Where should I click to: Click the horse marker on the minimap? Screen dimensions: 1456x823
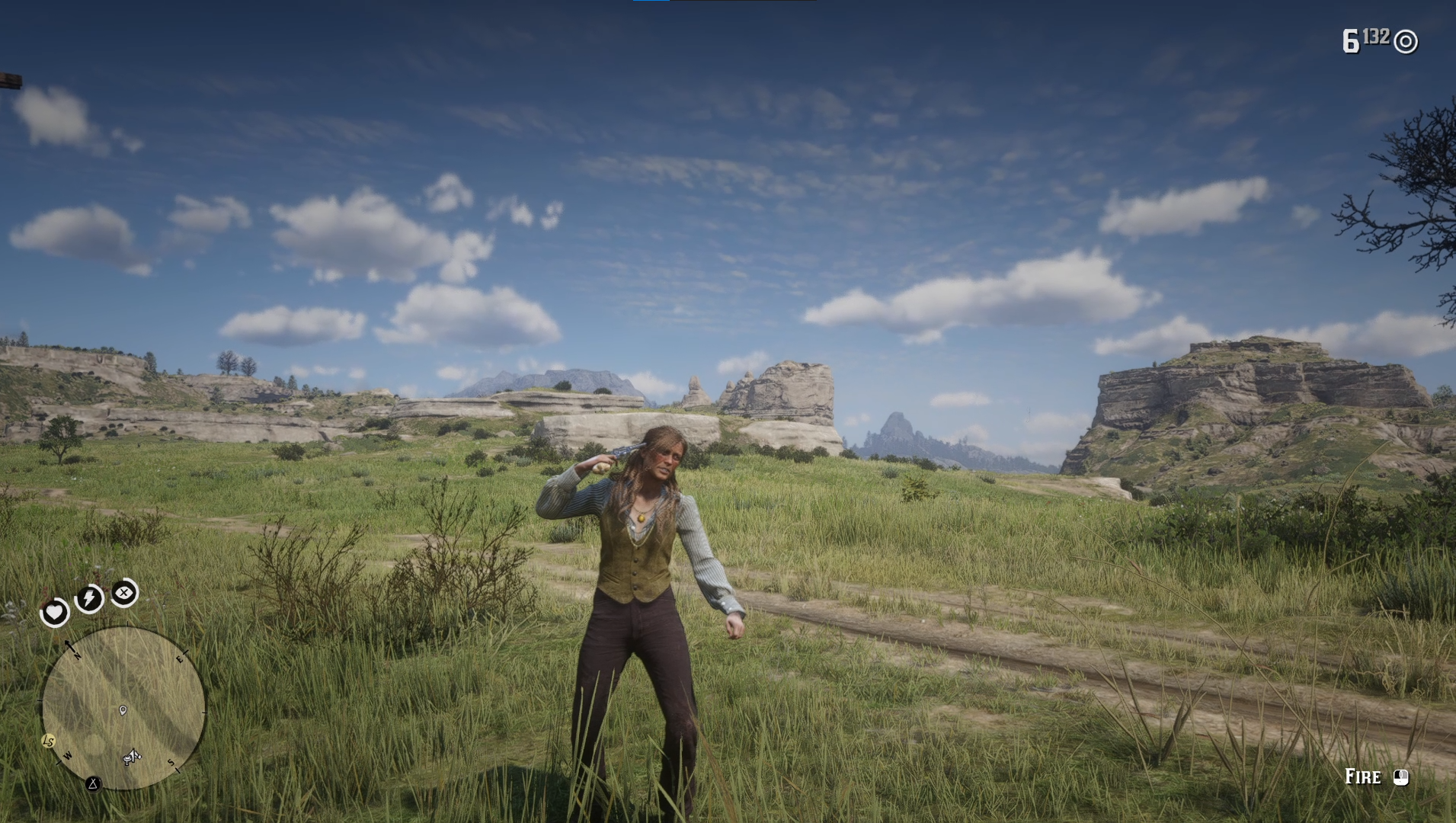(x=132, y=757)
